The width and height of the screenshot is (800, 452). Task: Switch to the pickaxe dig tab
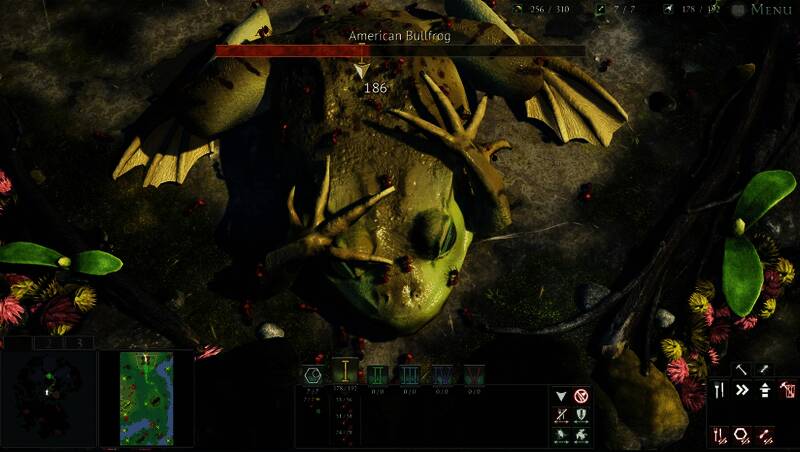743,369
